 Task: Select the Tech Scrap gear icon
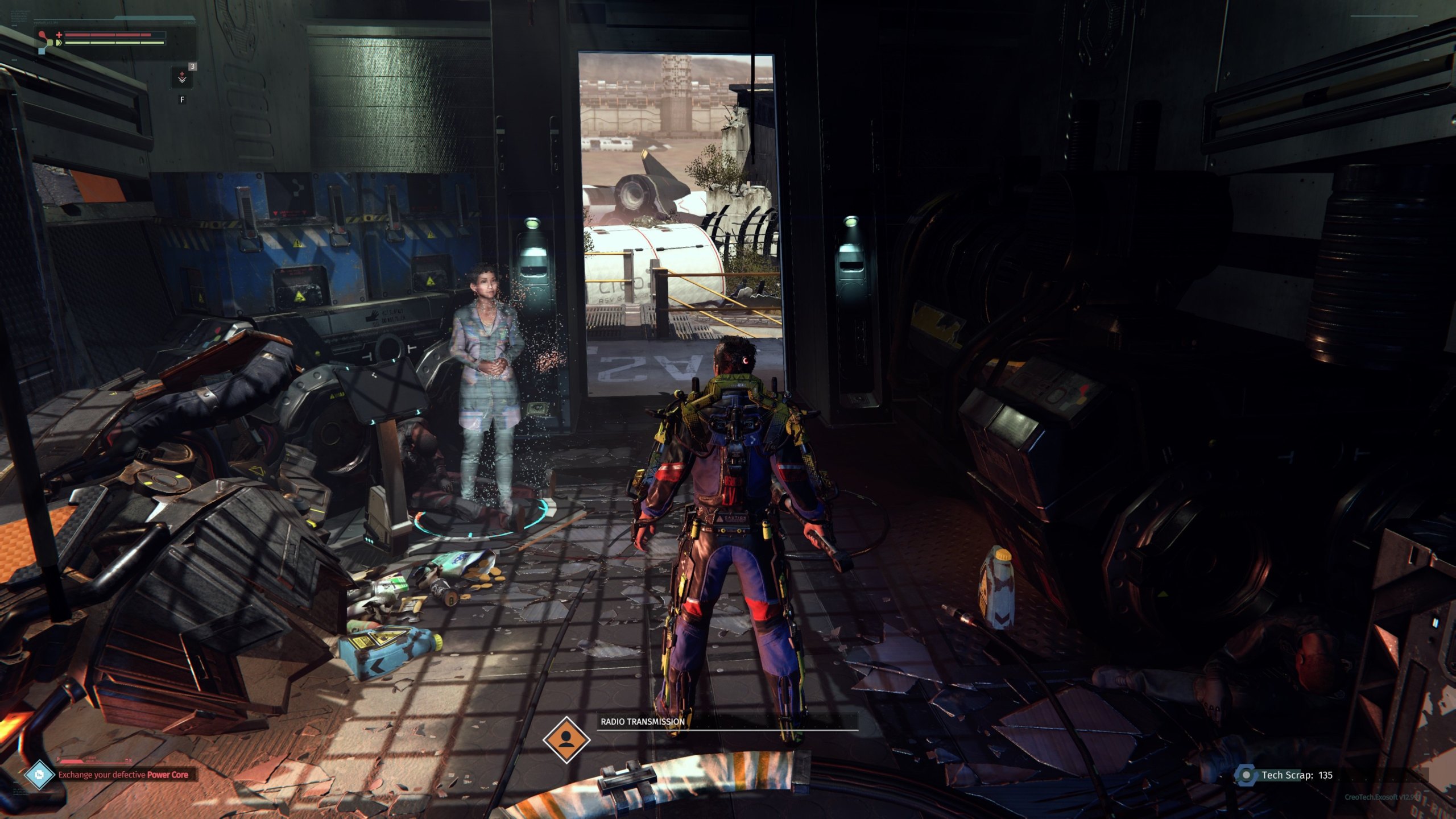[x=1246, y=775]
